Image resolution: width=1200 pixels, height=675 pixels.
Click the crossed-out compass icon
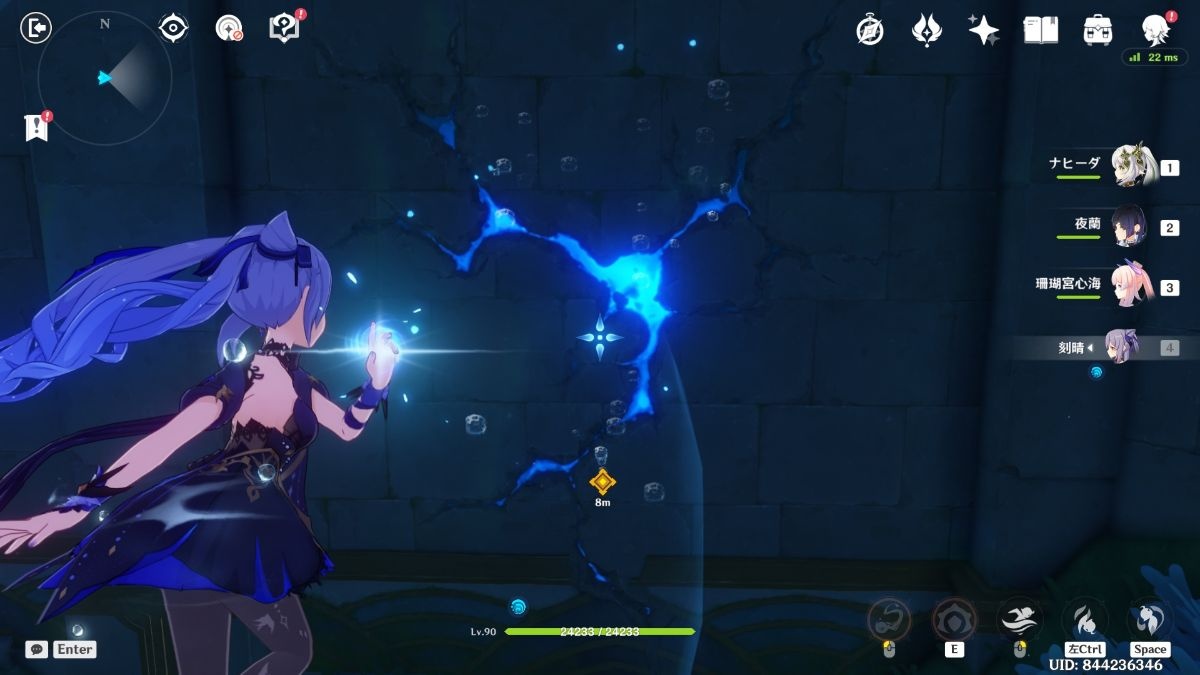(x=870, y=30)
